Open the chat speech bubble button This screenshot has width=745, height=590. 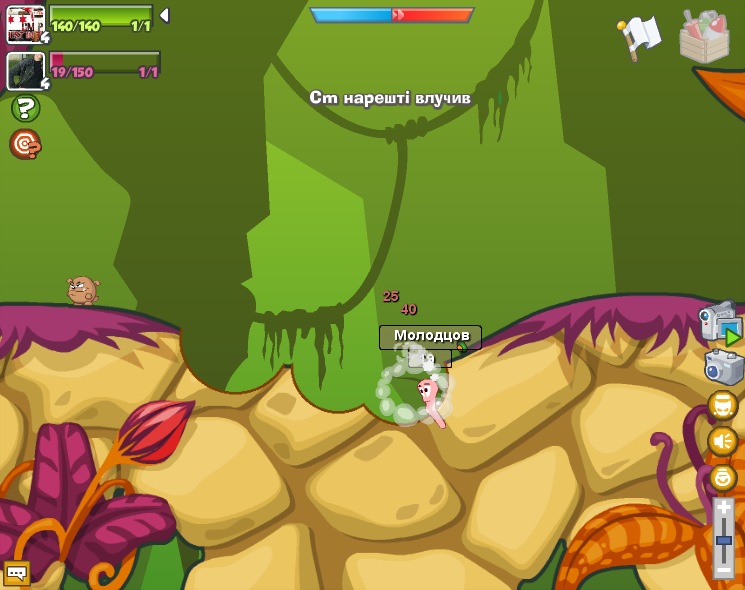(16, 573)
